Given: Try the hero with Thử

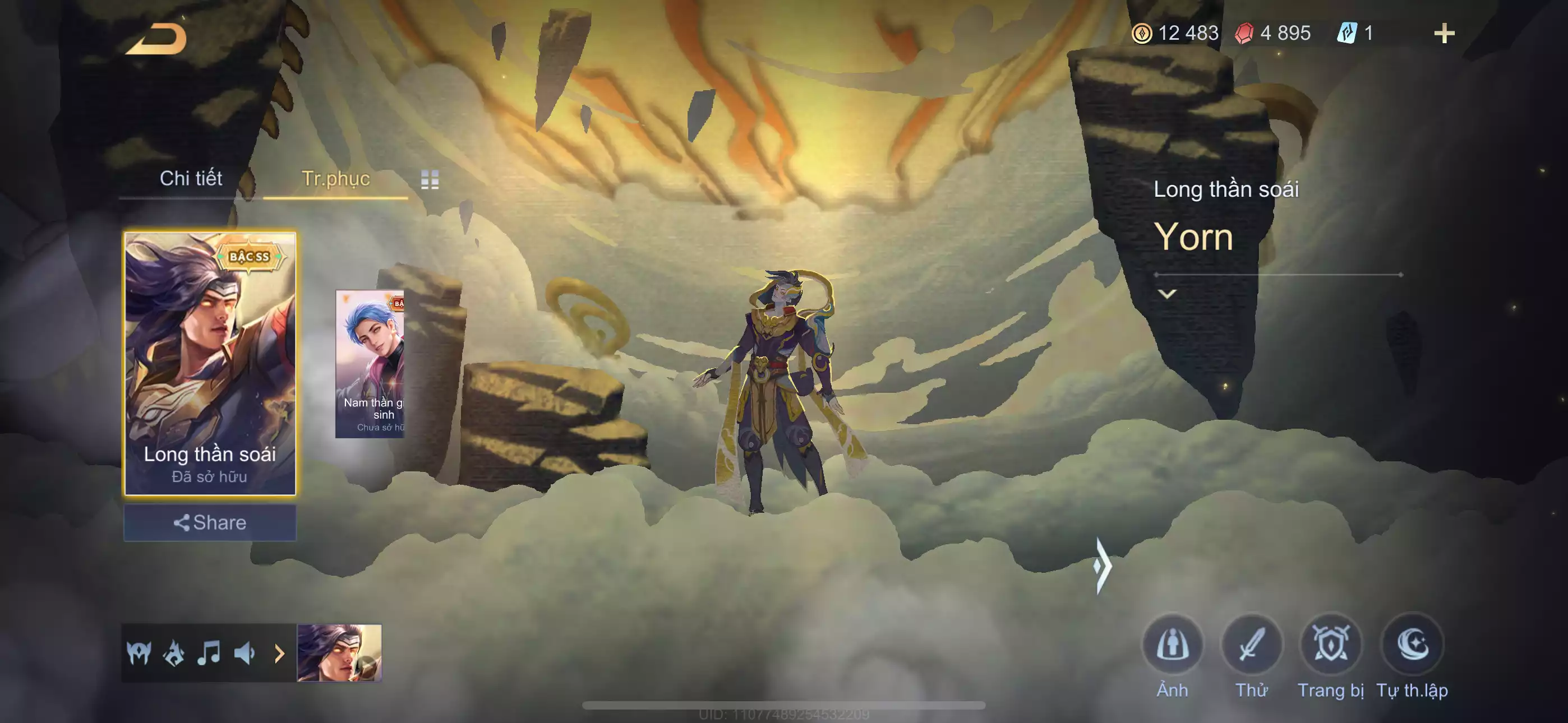Looking at the screenshot, I should (x=1251, y=645).
